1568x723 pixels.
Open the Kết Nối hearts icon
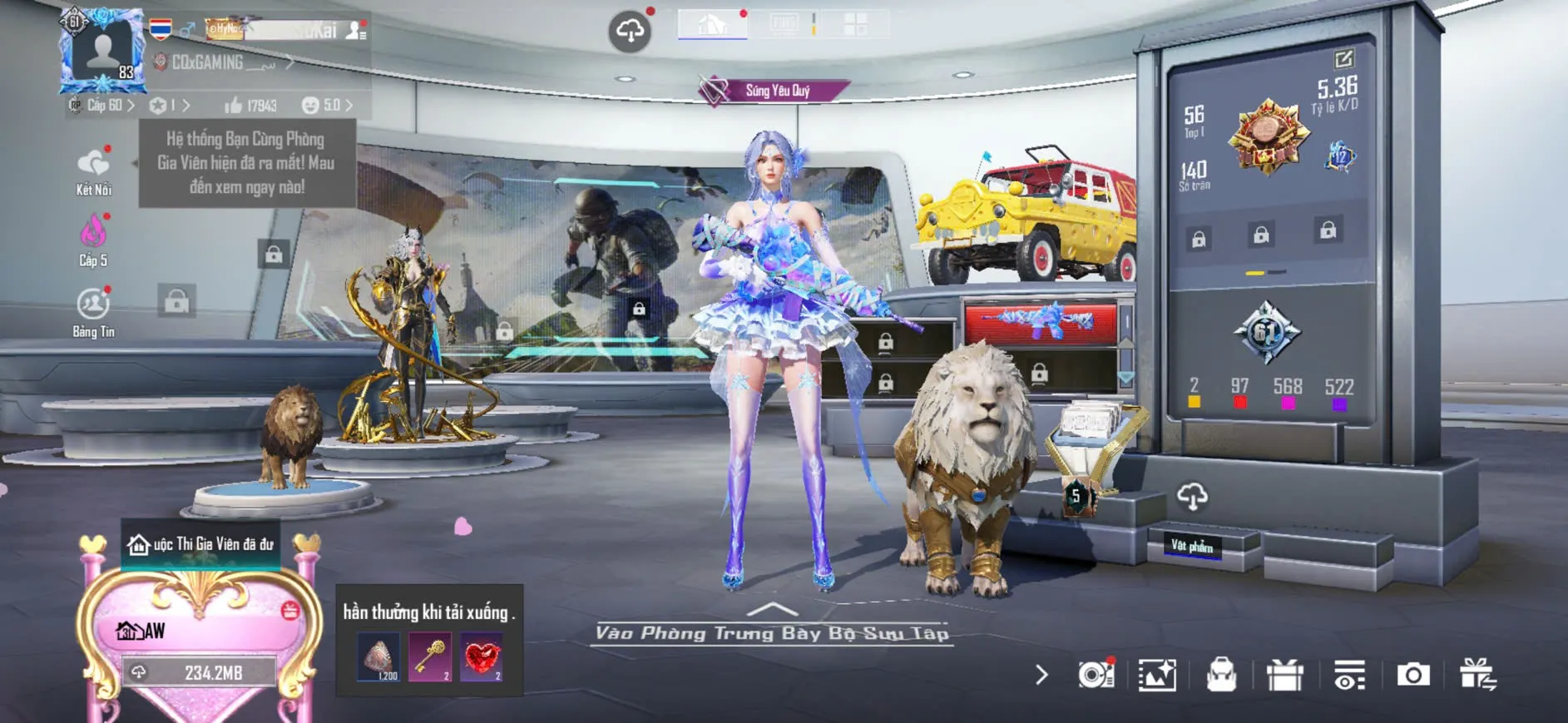pos(93,164)
